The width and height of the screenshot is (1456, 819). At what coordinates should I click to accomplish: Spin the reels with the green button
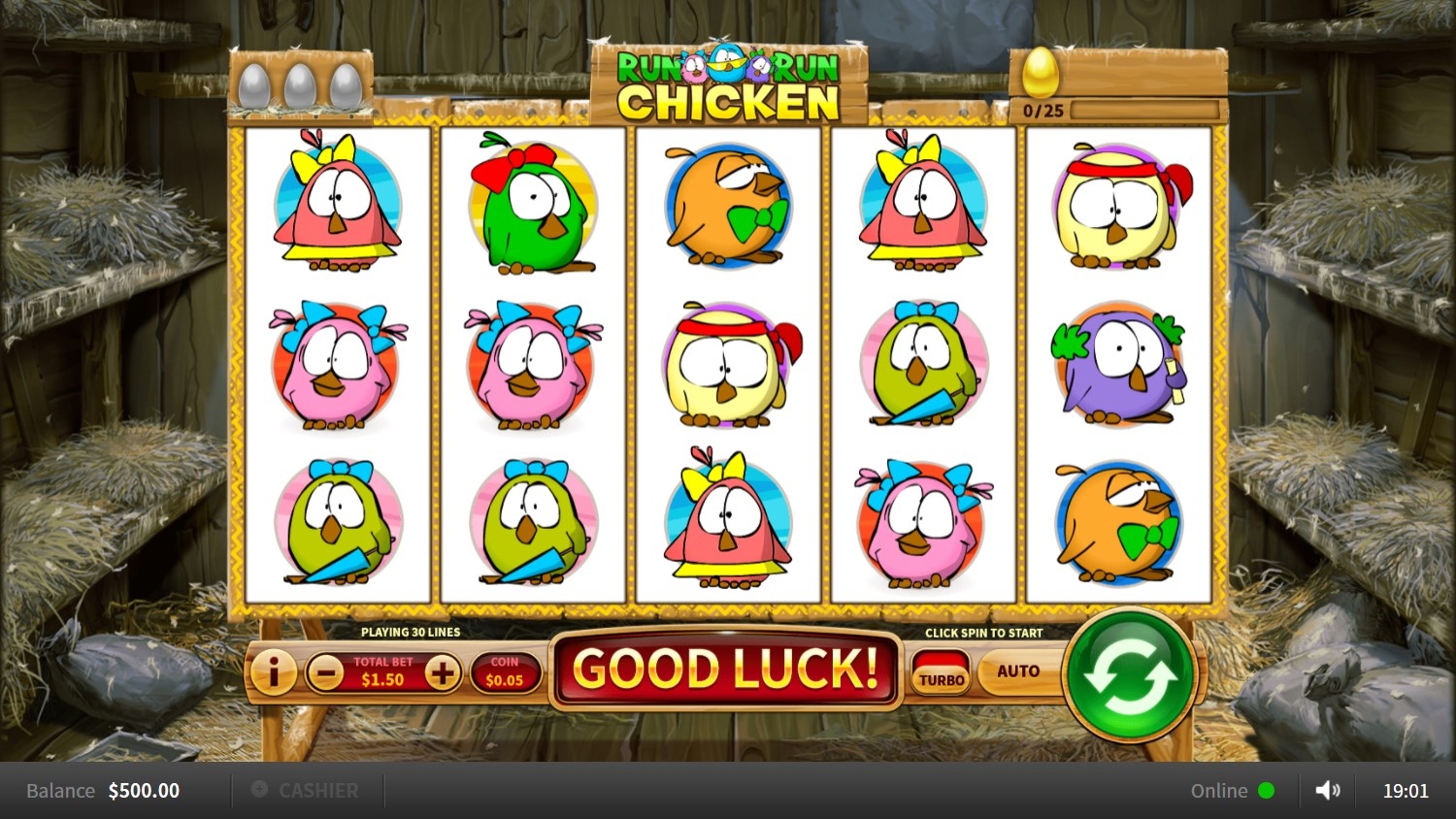tap(1129, 673)
